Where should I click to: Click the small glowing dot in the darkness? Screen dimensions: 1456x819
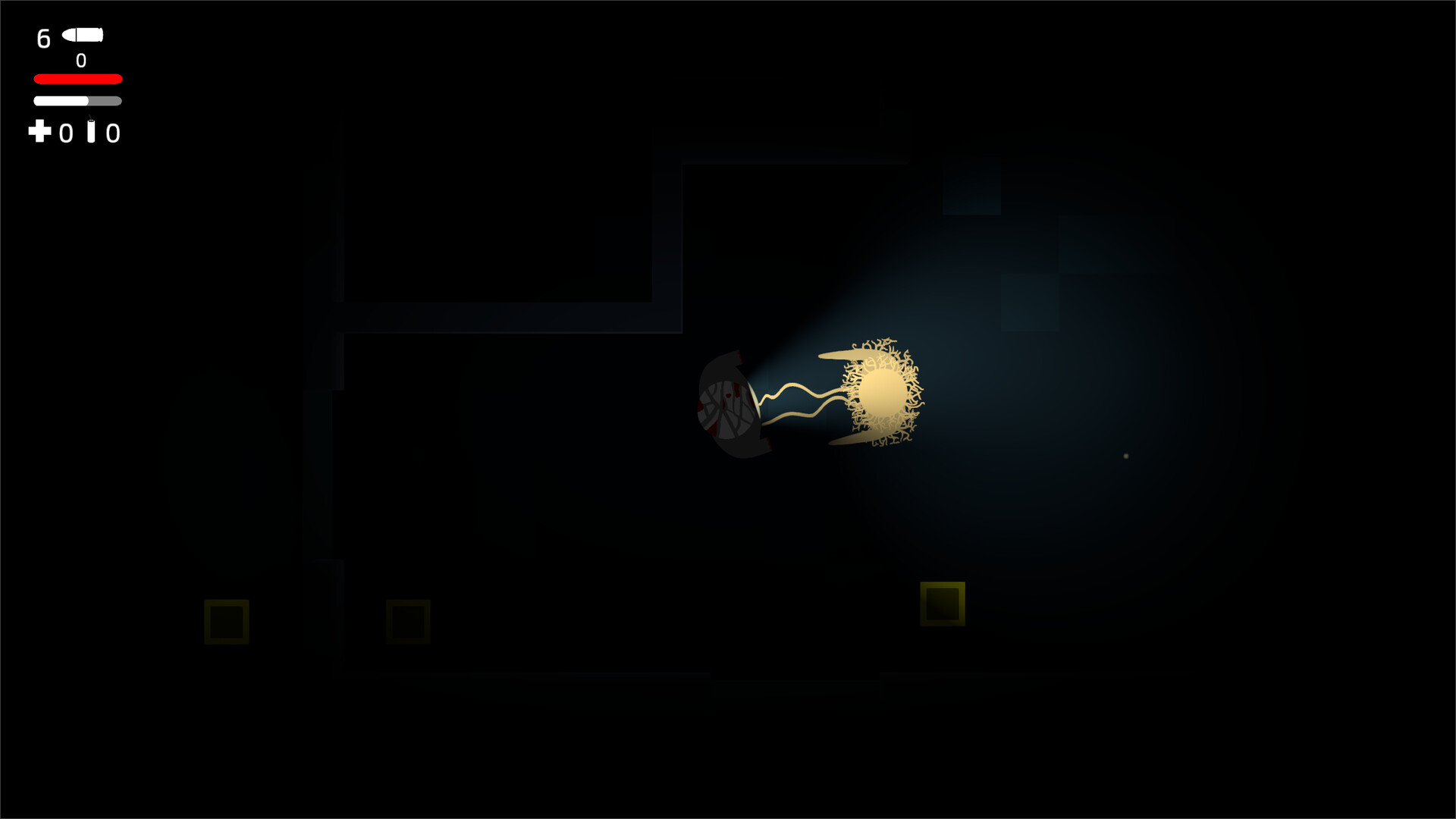point(1125,456)
